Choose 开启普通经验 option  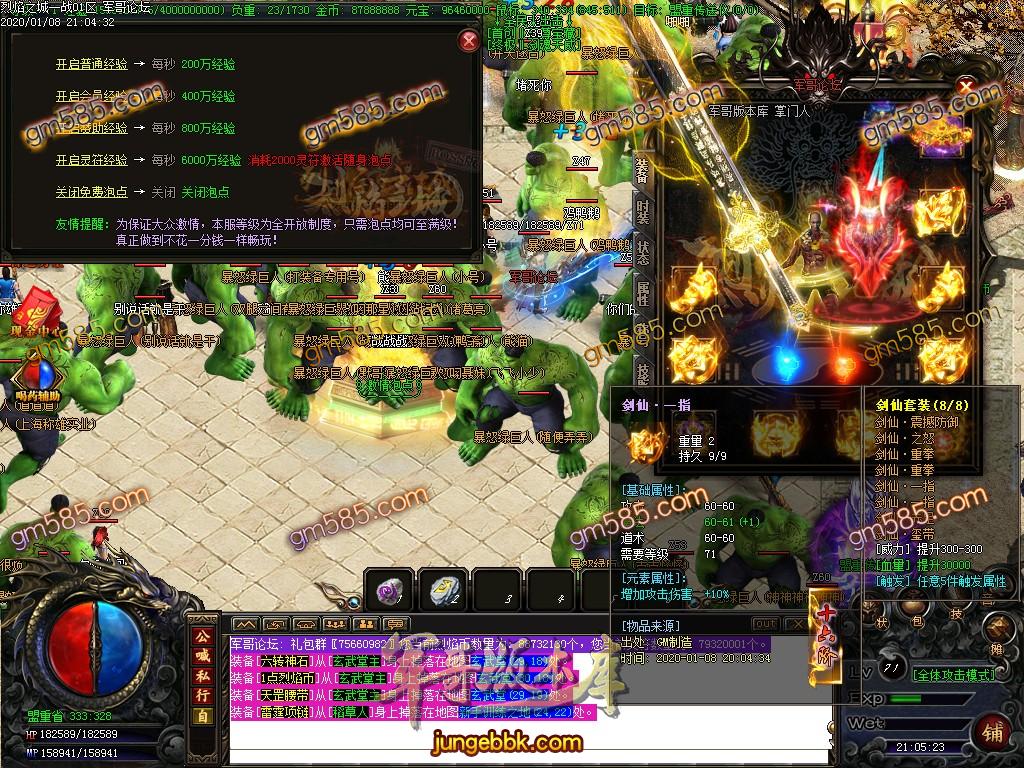point(91,65)
